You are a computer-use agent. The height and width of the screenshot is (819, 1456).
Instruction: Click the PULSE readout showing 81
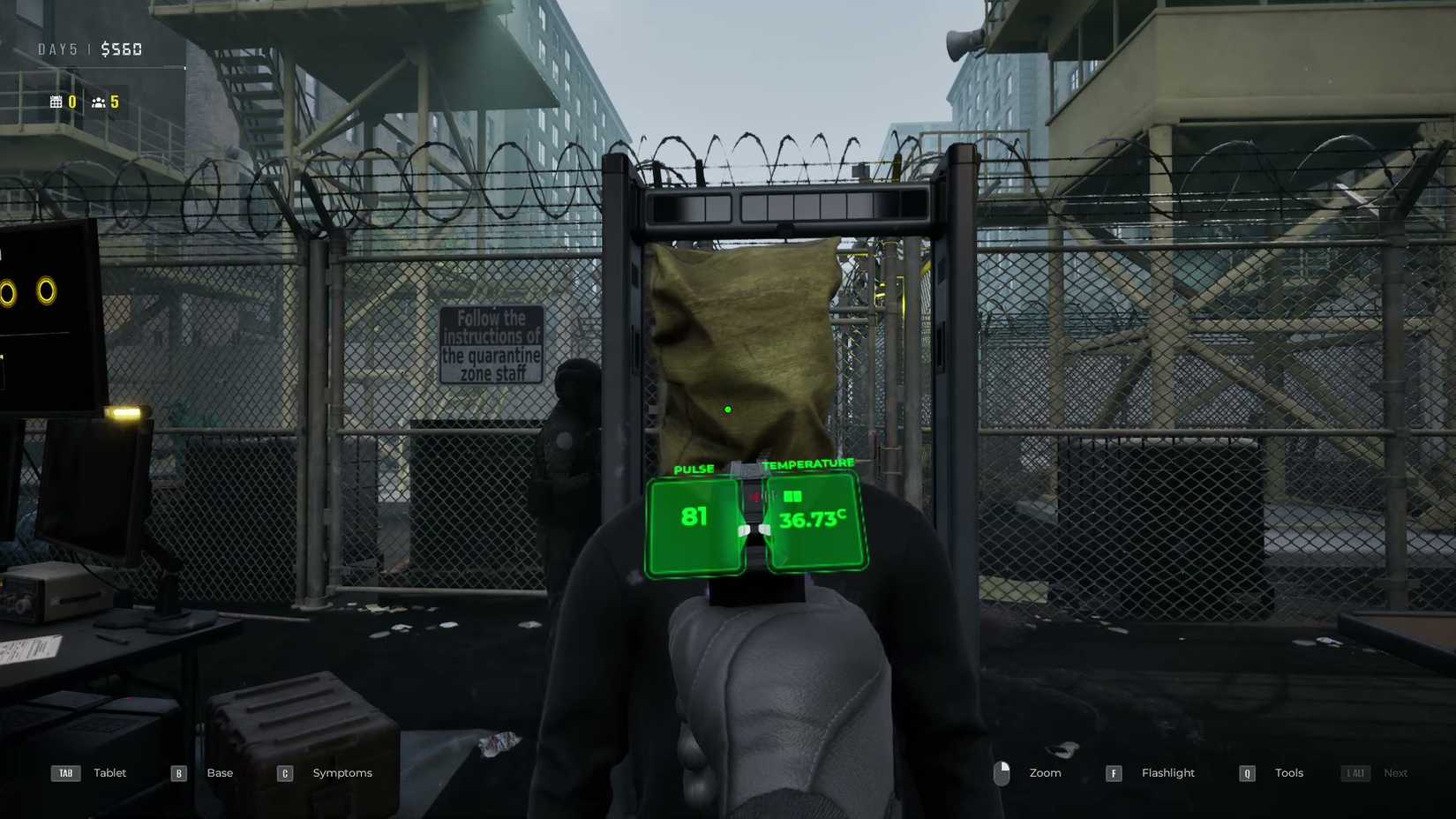point(693,521)
